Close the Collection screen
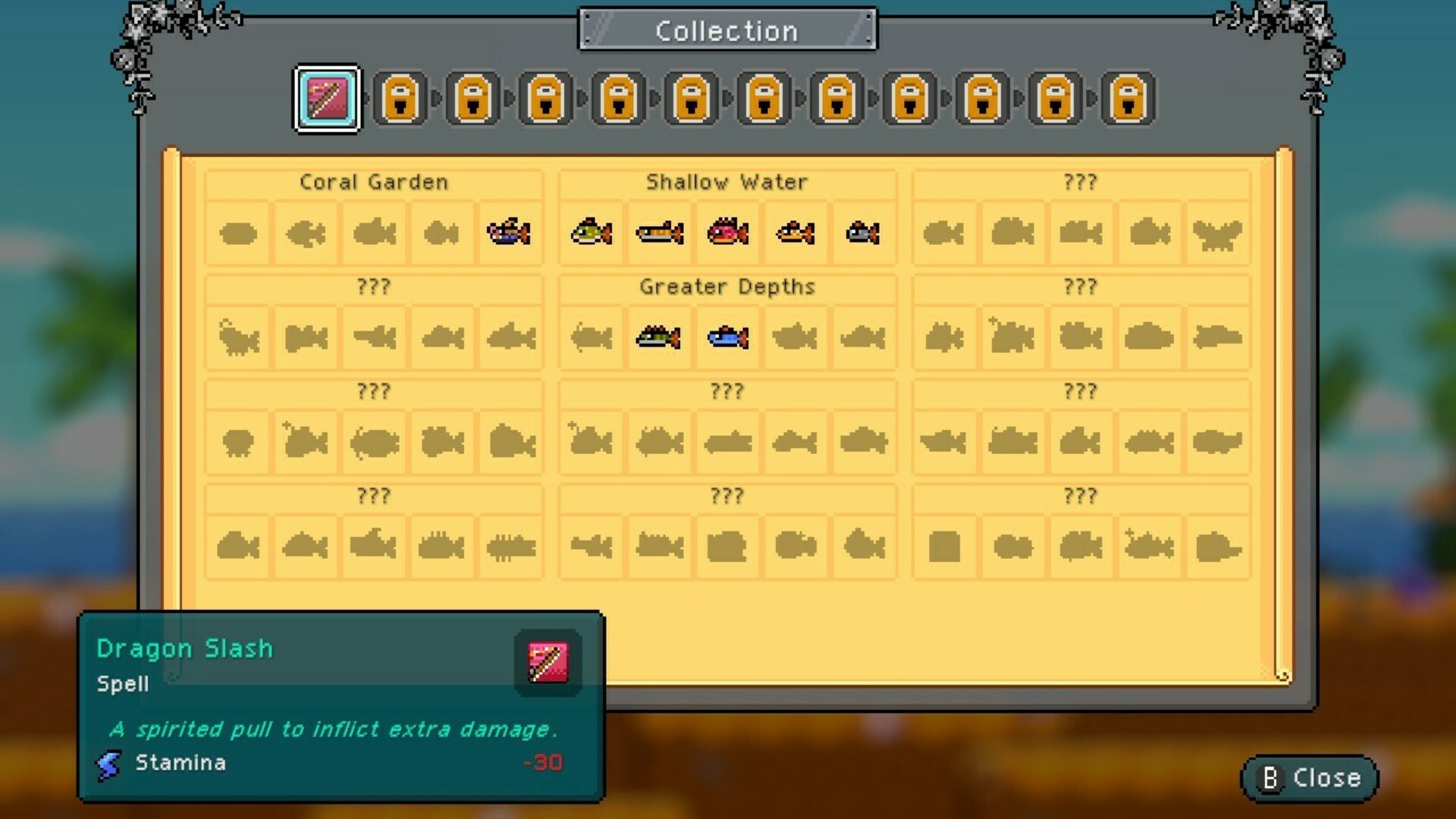The width and height of the screenshot is (1456, 819). click(x=1310, y=778)
